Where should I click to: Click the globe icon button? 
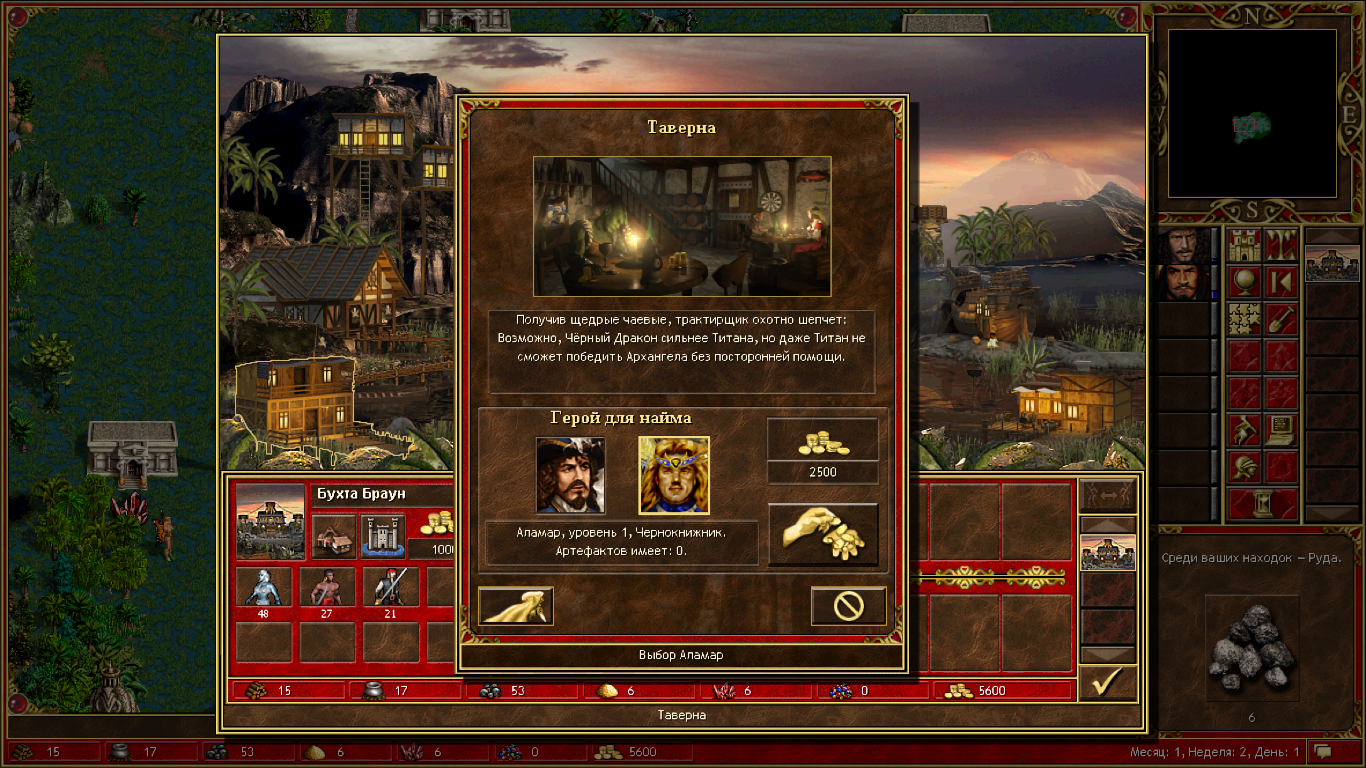[x=1244, y=282]
